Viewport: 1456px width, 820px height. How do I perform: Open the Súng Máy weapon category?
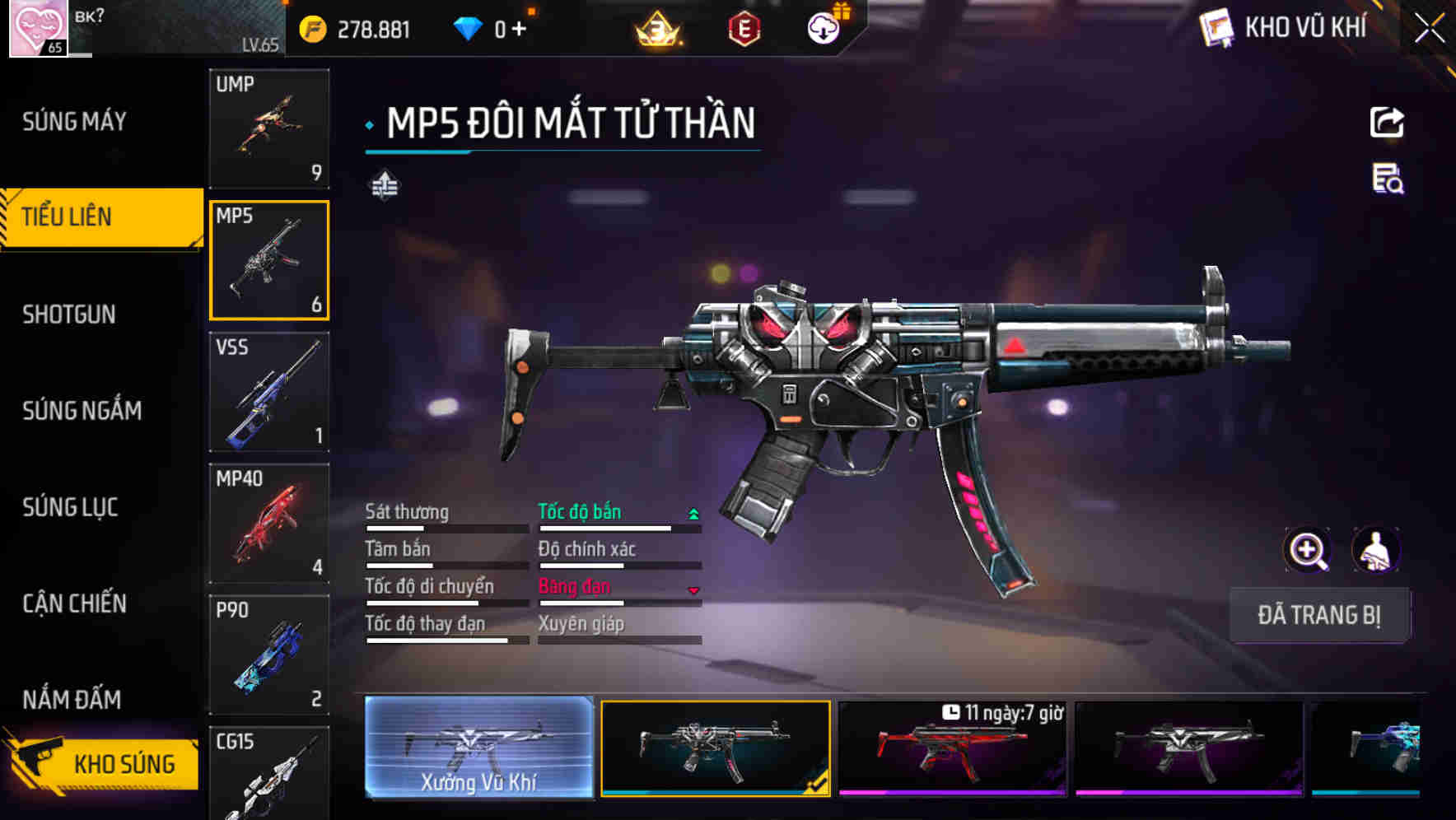click(74, 122)
